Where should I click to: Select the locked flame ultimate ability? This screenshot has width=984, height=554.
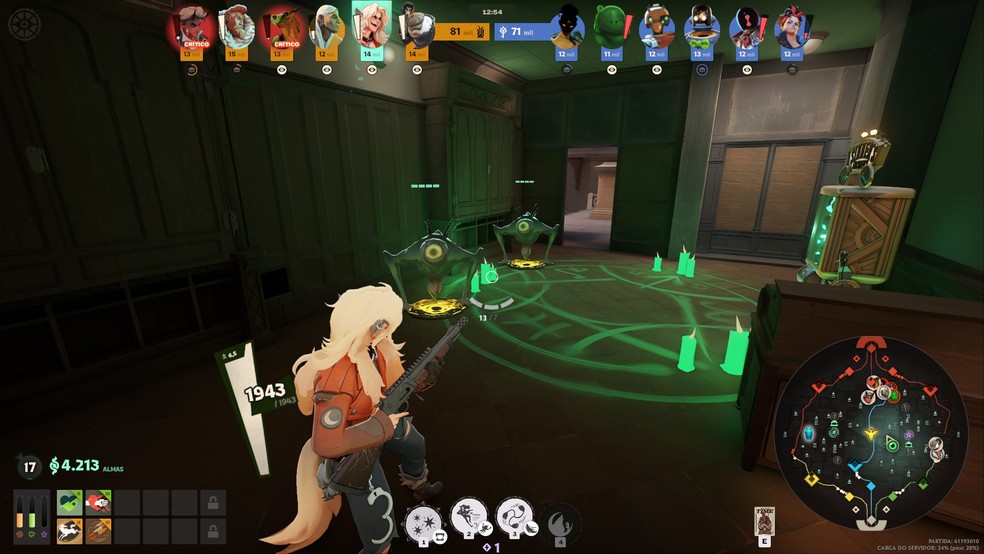click(x=561, y=519)
